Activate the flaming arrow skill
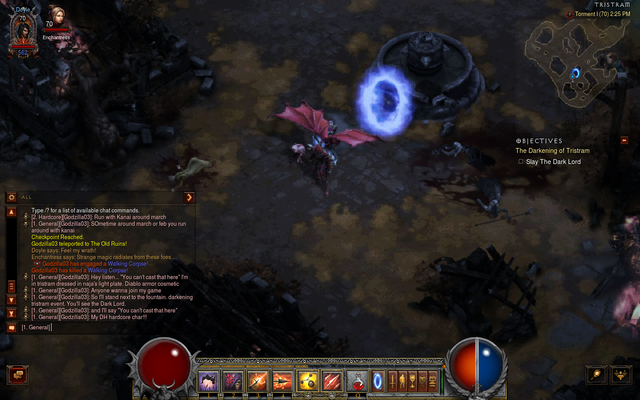Image resolution: width=640 pixels, height=400 pixels. click(x=258, y=380)
